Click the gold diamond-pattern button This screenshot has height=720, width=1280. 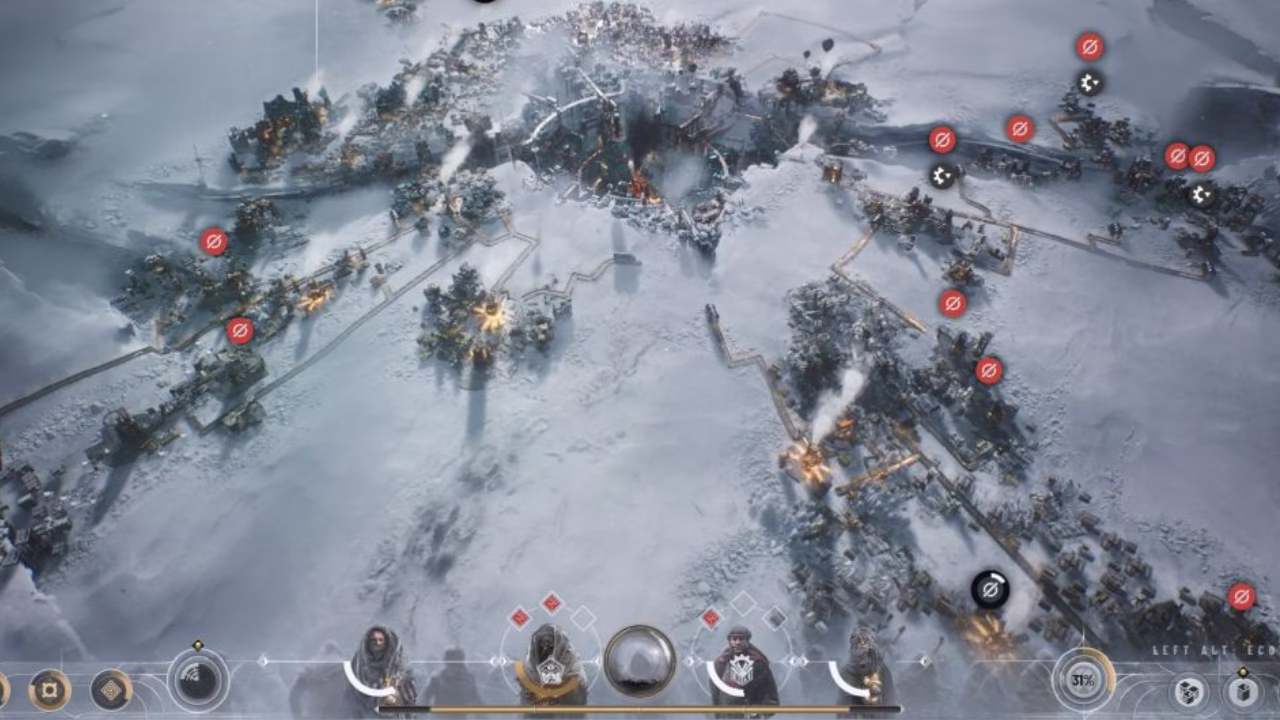tap(111, 689)
